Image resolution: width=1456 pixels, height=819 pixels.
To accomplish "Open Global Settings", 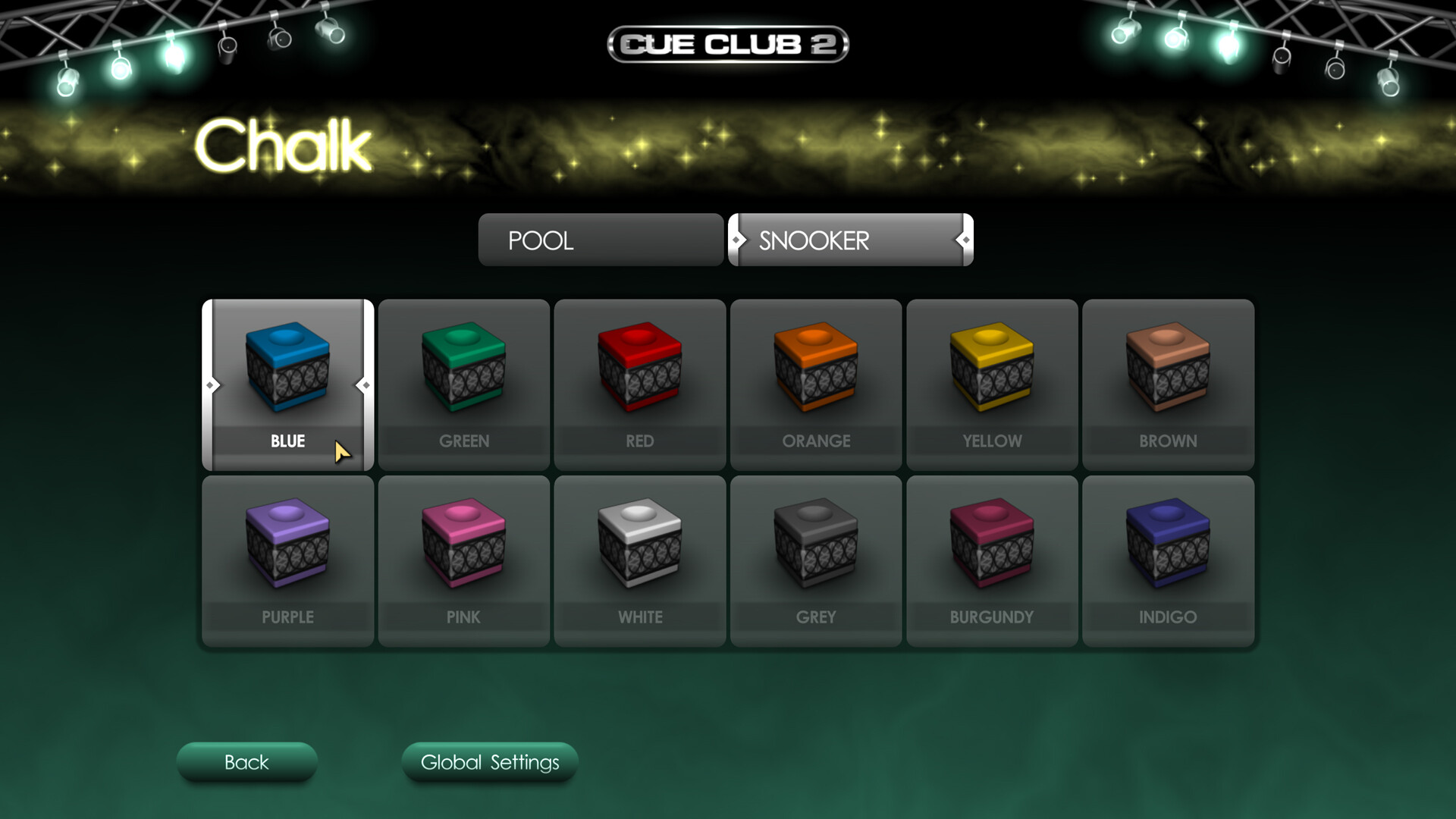I will 489,762.
